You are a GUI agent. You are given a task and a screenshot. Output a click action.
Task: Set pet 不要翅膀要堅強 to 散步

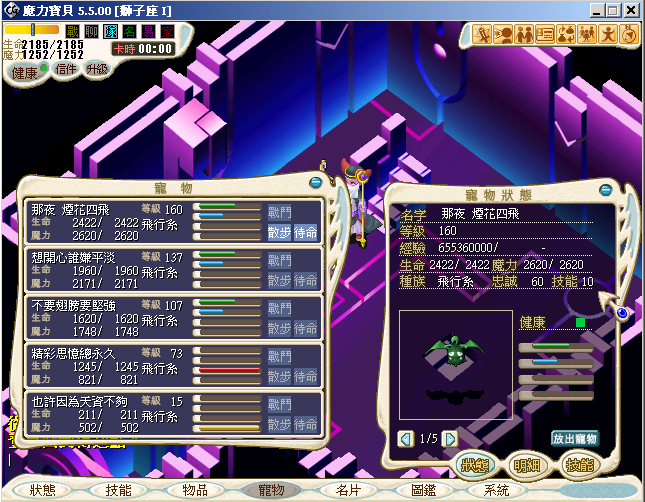click(x=279, y=328)
